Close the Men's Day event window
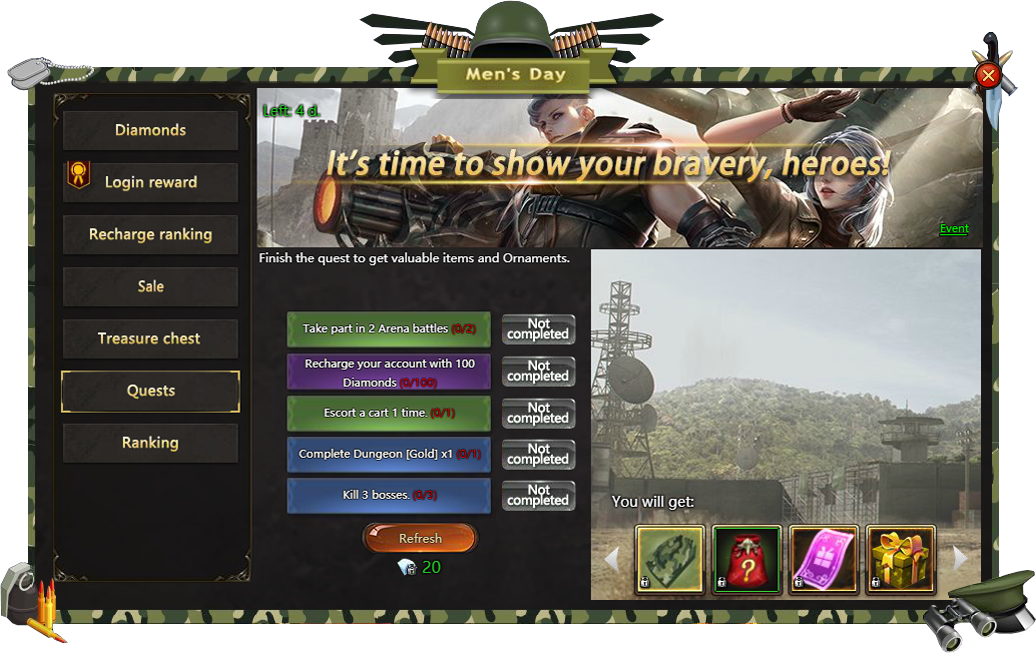This screenshot has height=653, width=1036. point(988,75)
